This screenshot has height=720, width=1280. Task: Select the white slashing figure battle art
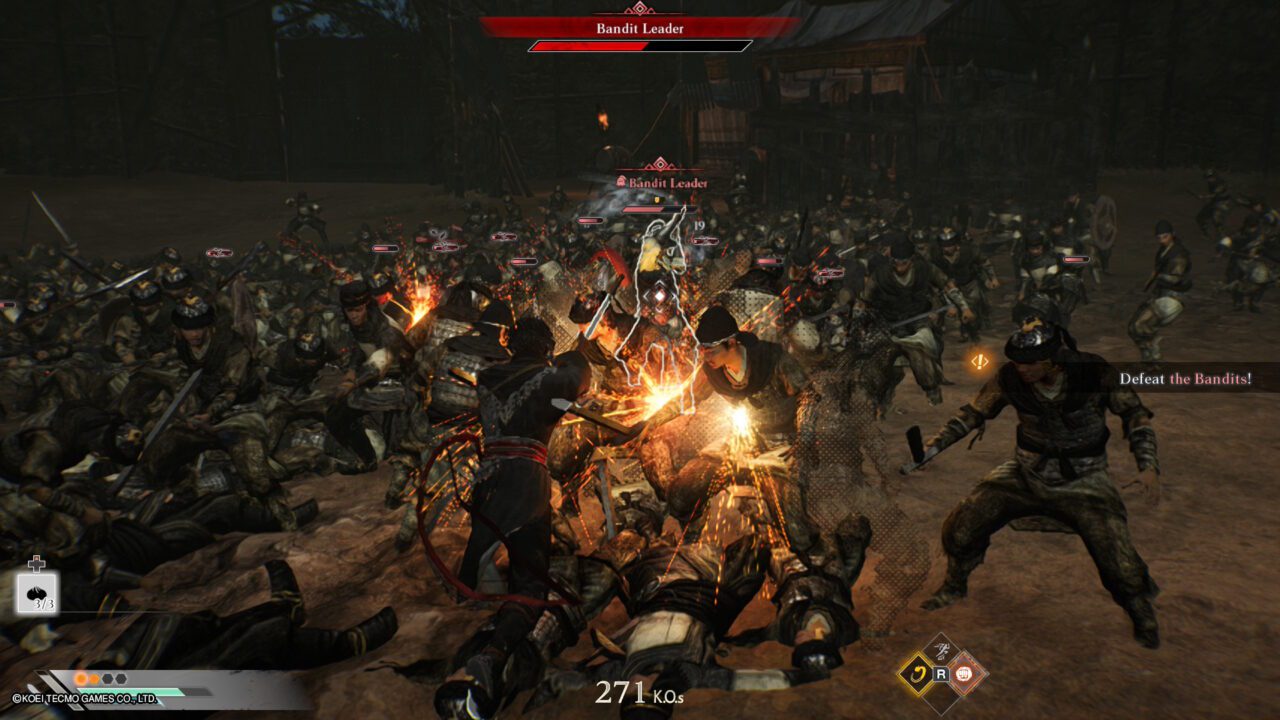pyautogui.click(x=940, y=650)
